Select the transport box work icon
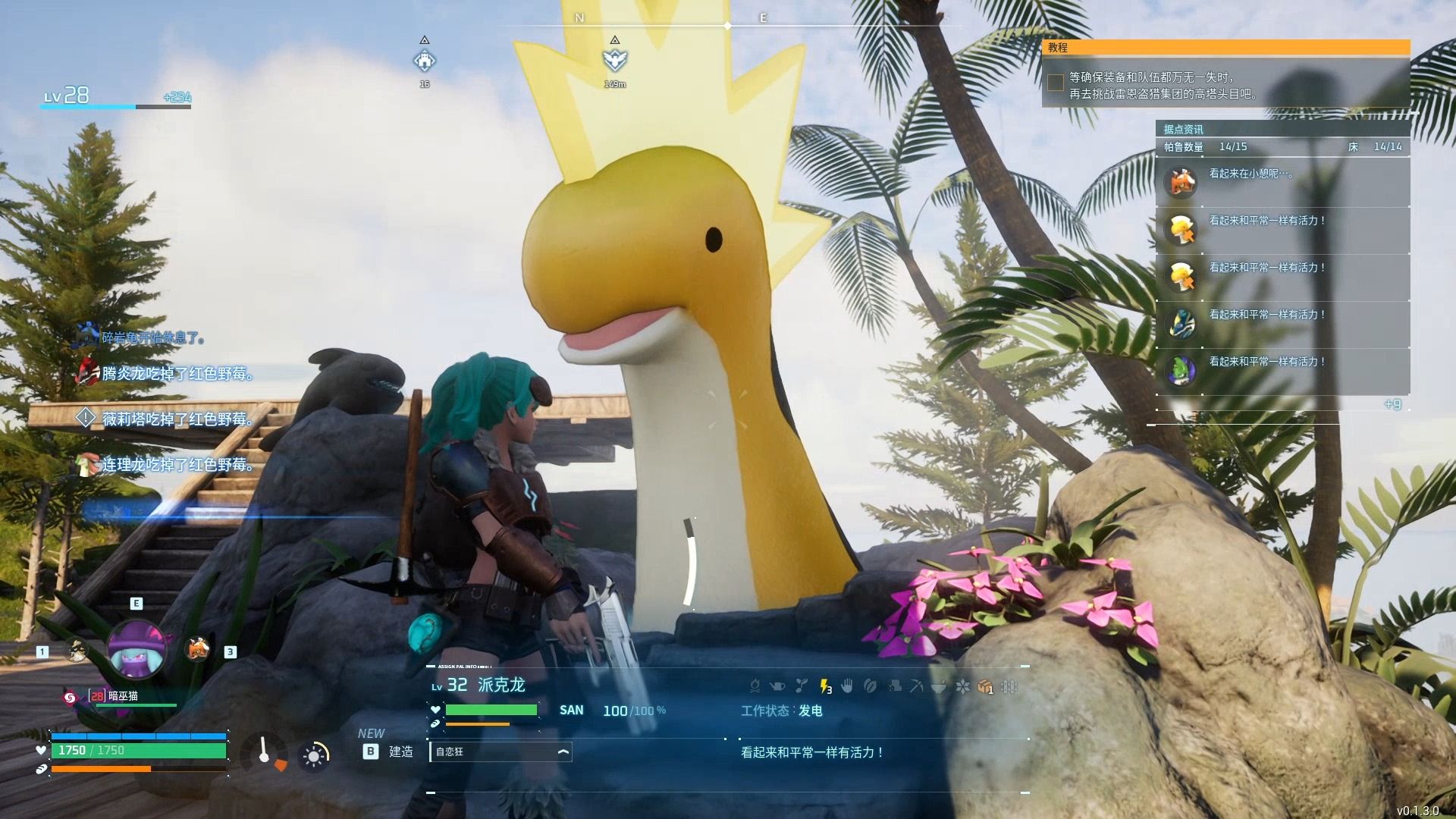This screenshot has width=1456, height=819. tap(985, 686)
